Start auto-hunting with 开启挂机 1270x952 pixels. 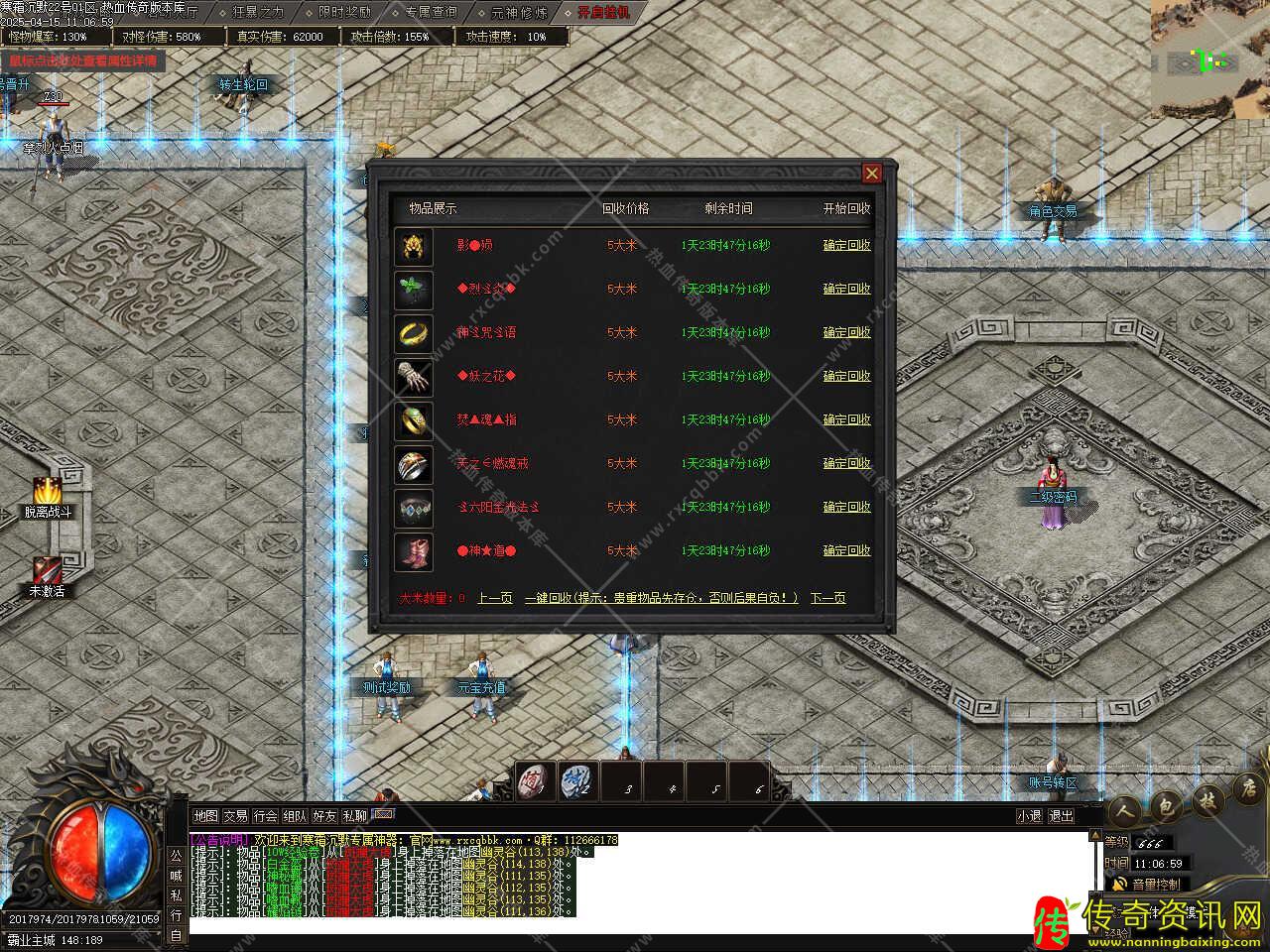tap(603, 12)
